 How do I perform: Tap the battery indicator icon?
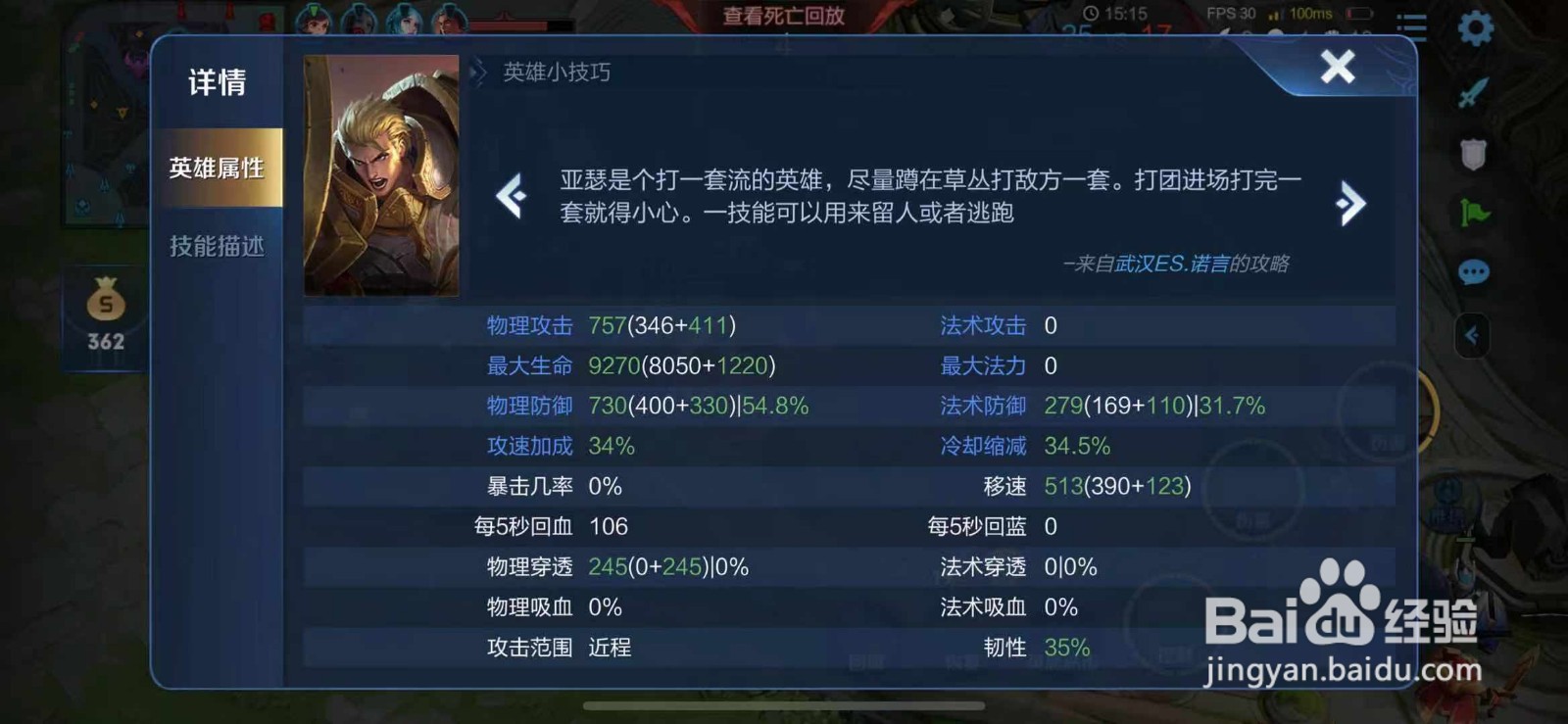[1356, 15]
